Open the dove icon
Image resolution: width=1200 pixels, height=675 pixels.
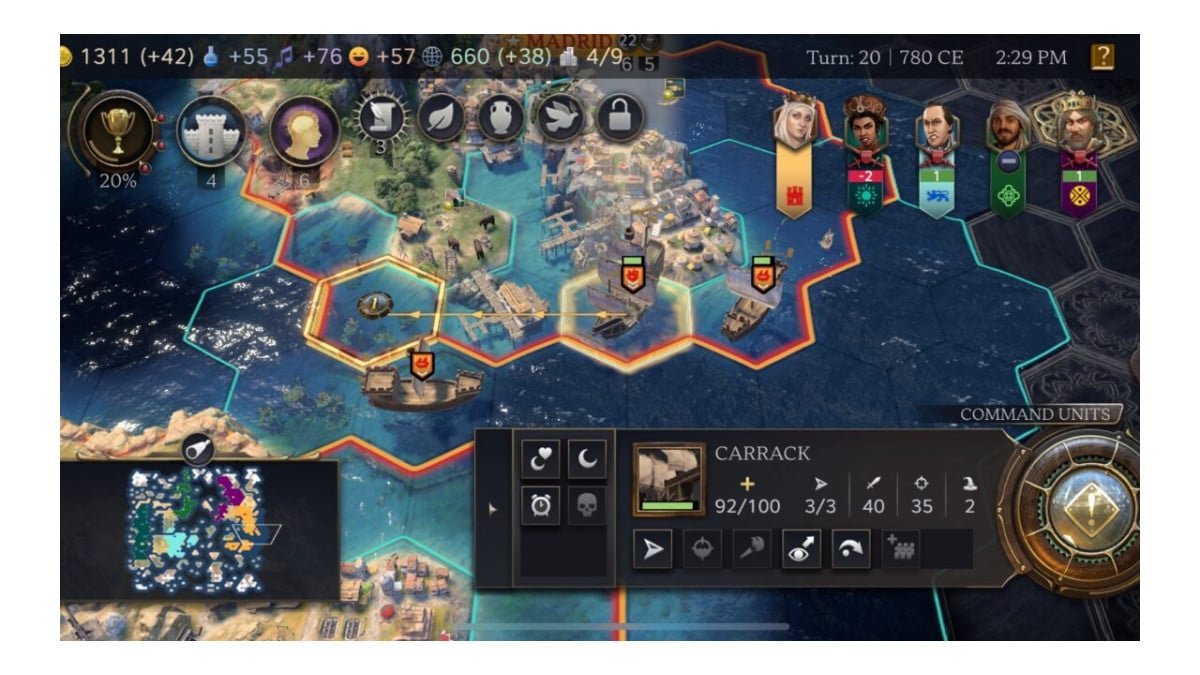[560, 118]
